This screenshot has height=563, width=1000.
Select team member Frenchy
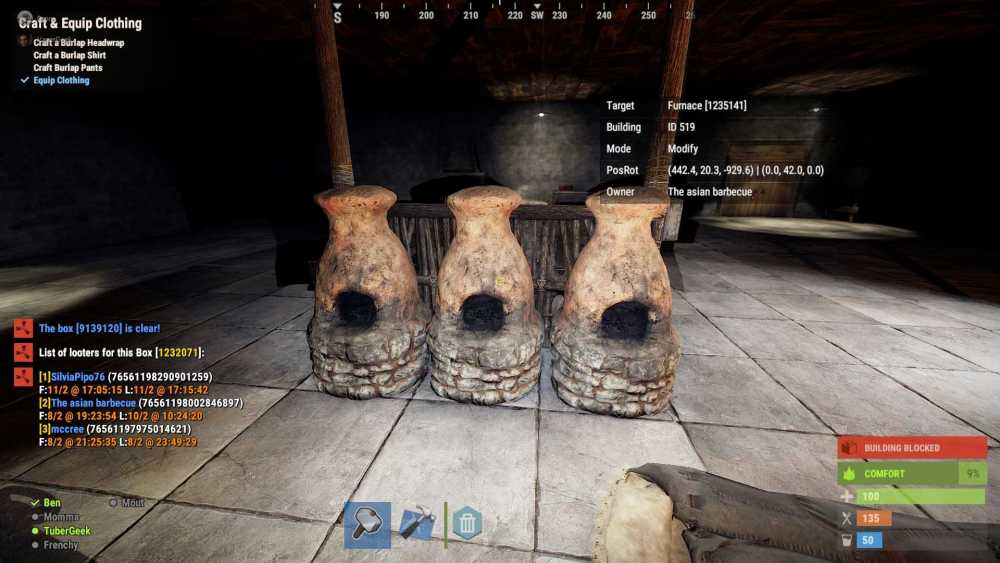tap(61, 545)
